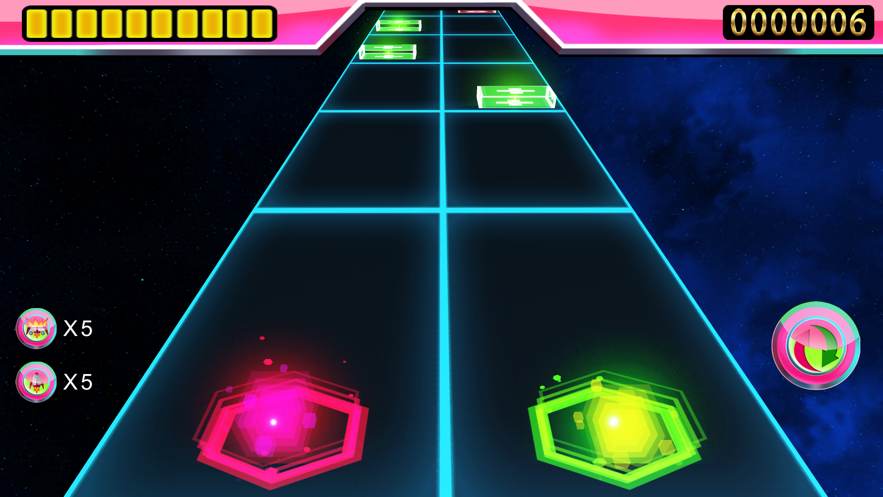Hit the pink-green swap arrows button
This screenshot has height=497, width=883.
pyautogui.click(x=815, y=346)
